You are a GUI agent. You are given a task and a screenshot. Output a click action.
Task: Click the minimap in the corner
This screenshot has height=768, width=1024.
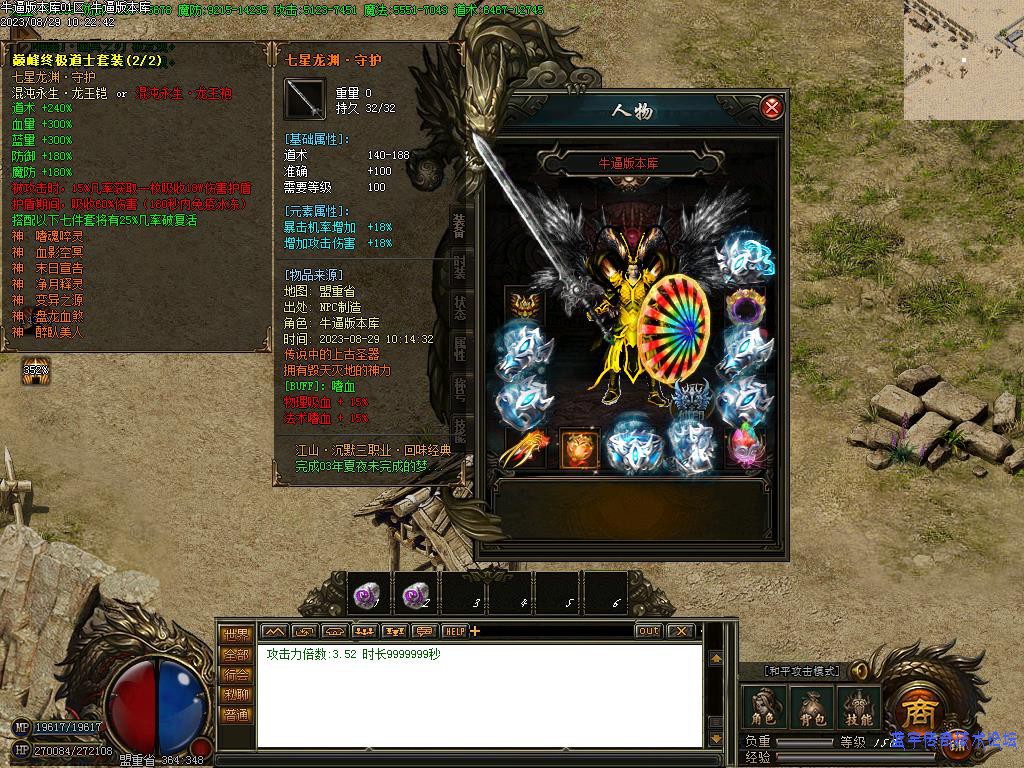click(x=963, y=60)
